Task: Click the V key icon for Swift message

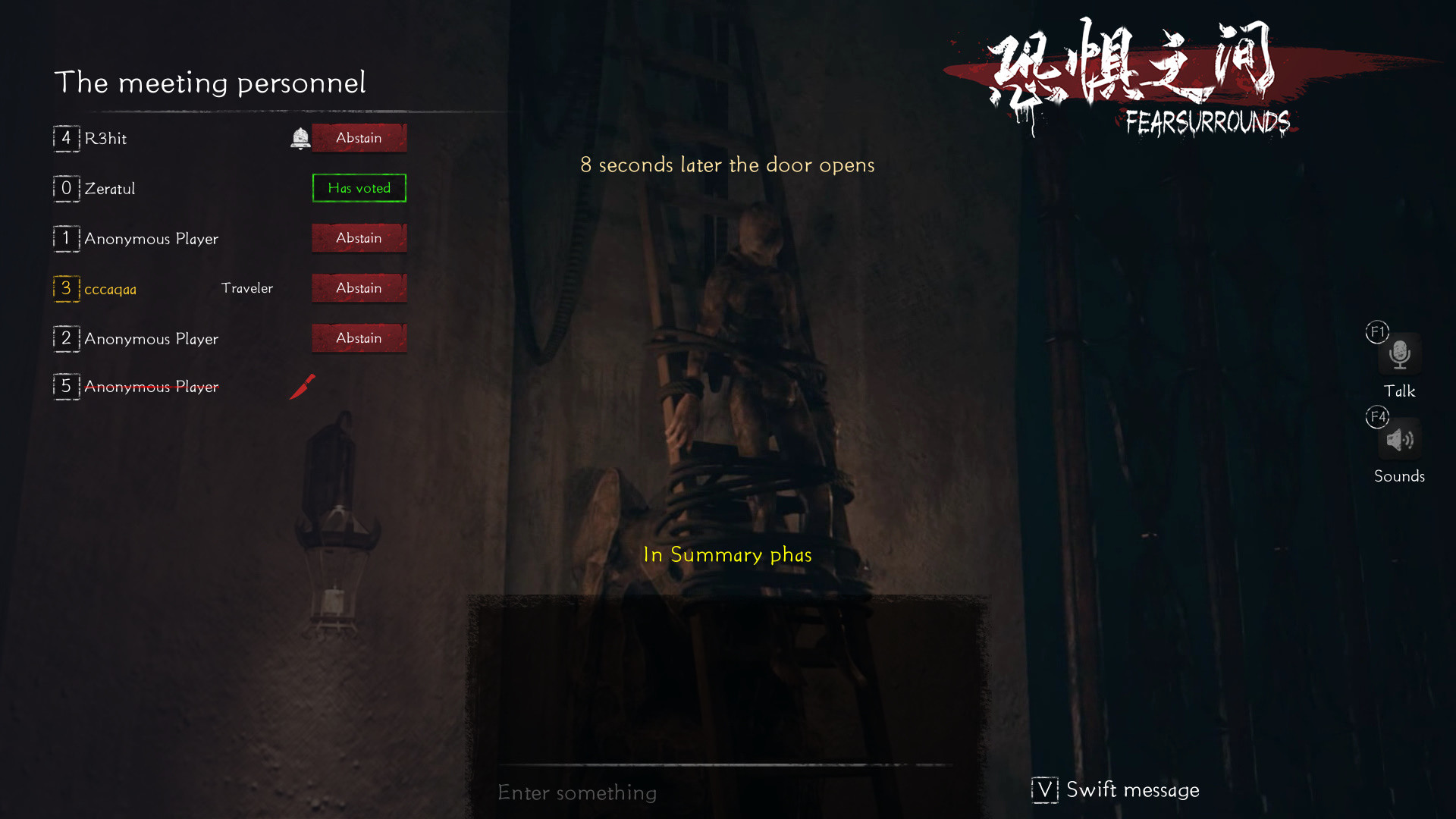Action: 1044,789
